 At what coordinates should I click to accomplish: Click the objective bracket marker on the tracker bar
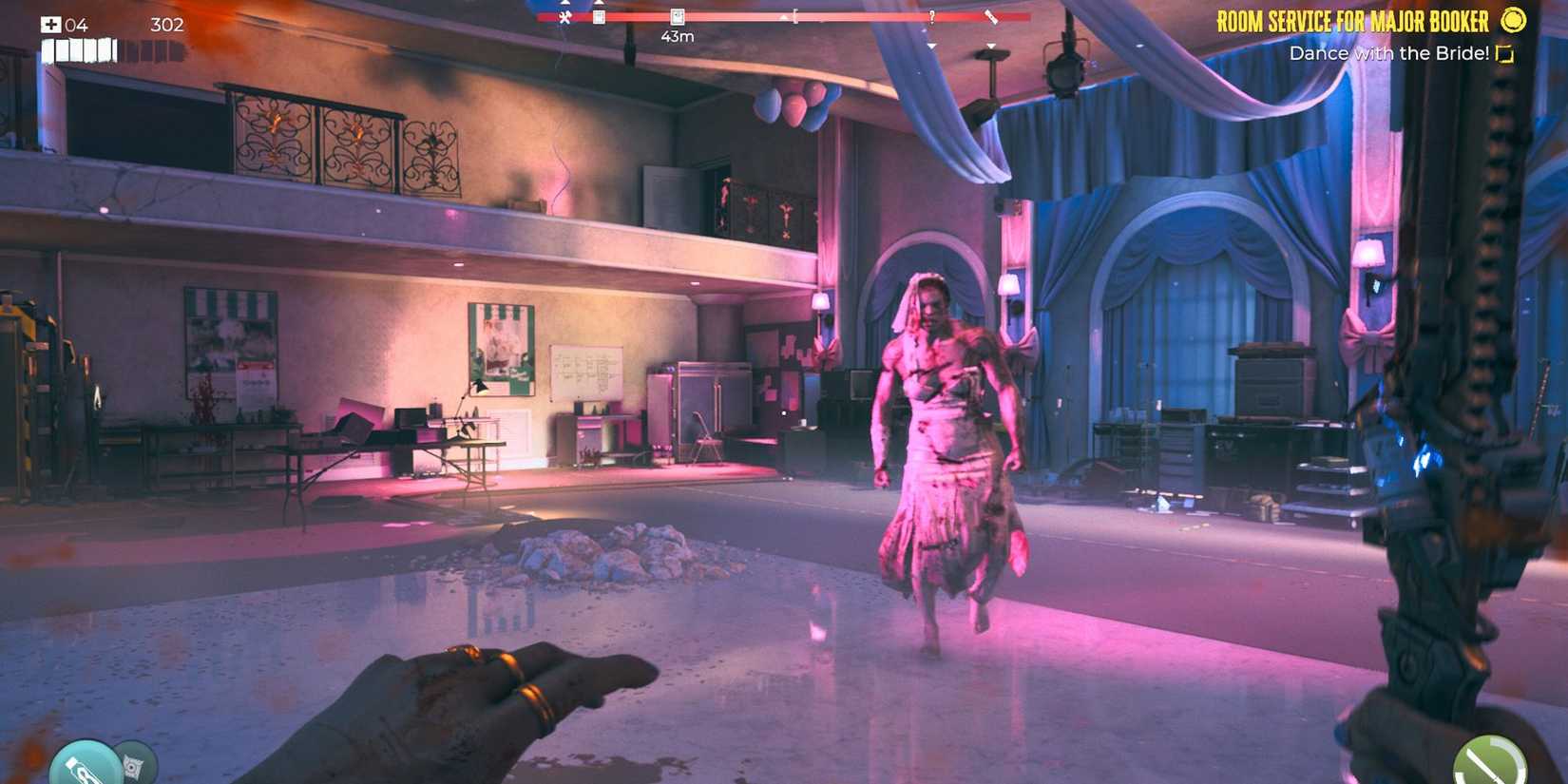coord(795,14)
